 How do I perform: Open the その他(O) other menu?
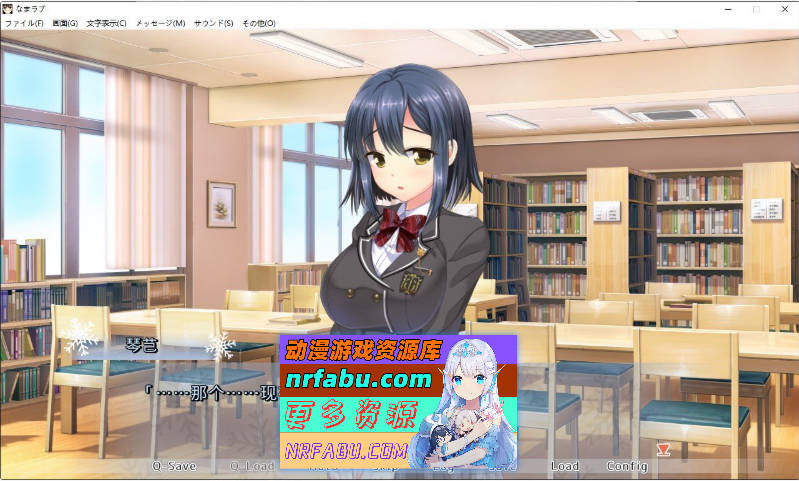(259, 23)
